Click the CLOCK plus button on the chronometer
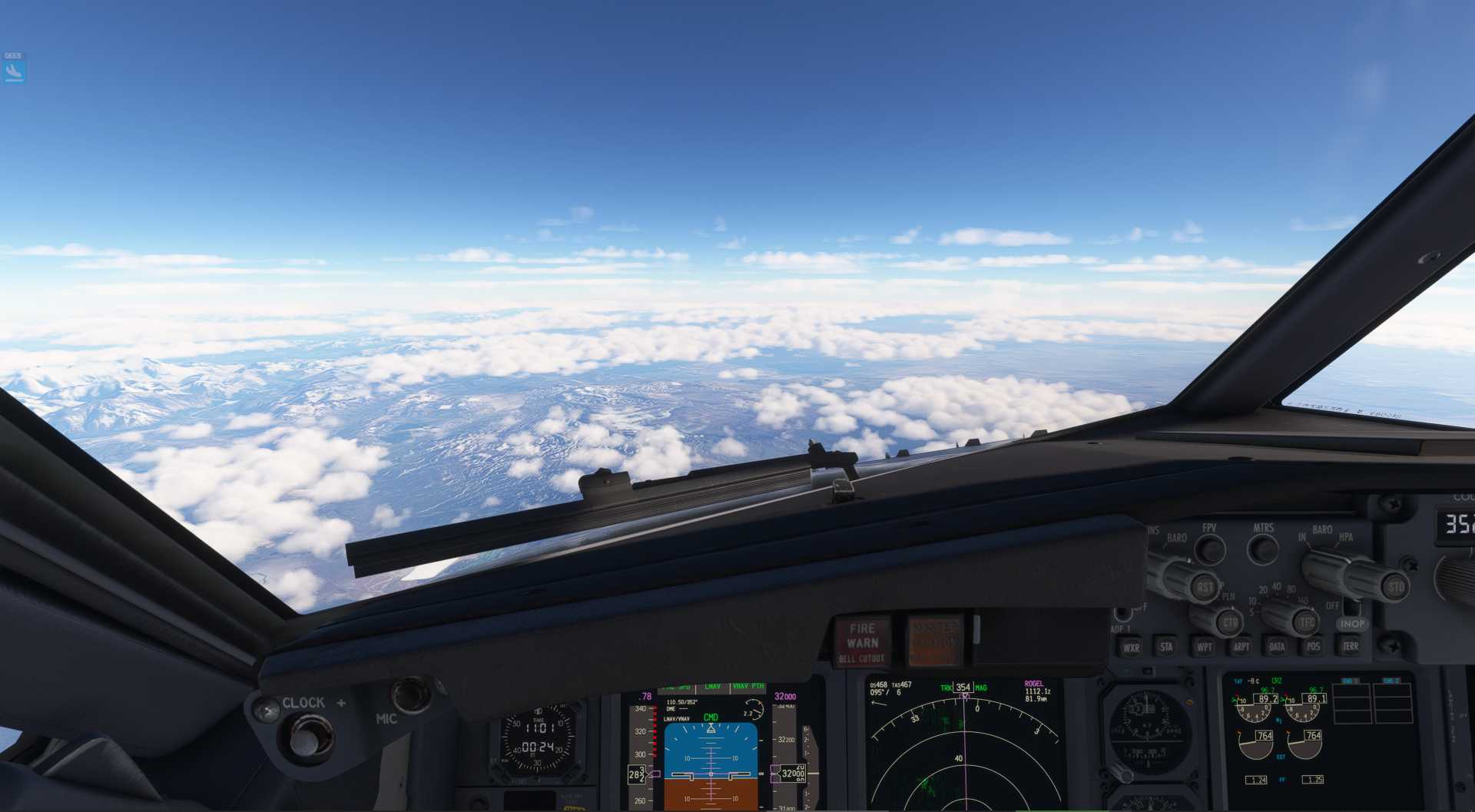This screenshot has height=812, width=1475. [x=341, y=702]
